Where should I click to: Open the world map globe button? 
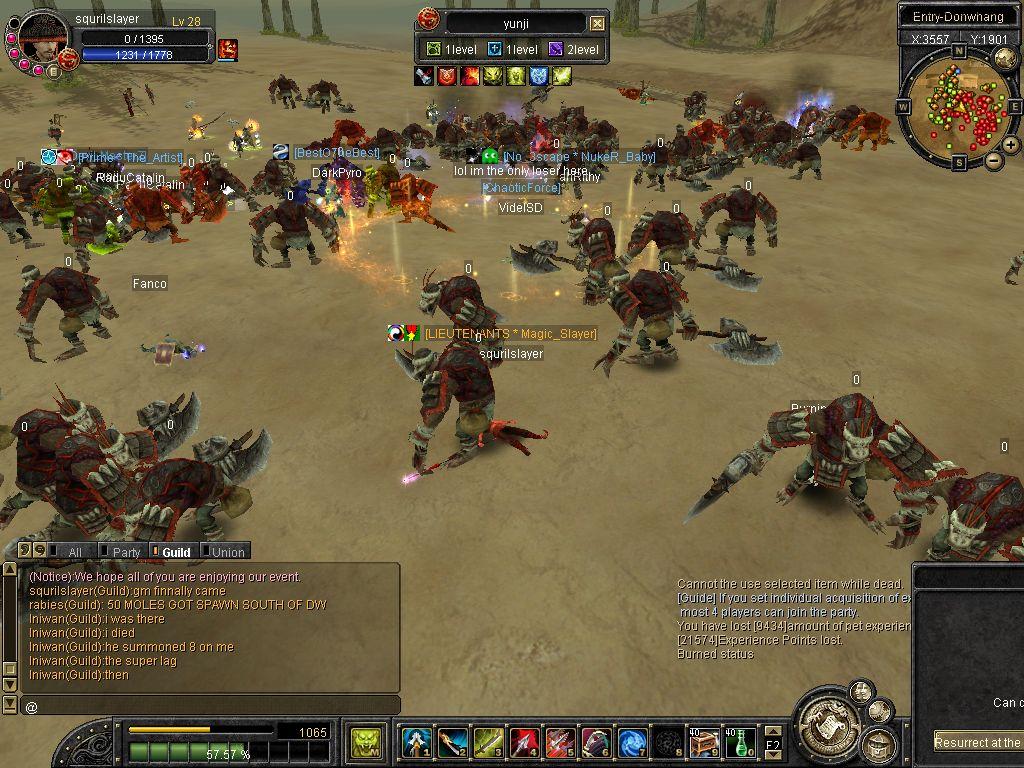coord(1006,58)
